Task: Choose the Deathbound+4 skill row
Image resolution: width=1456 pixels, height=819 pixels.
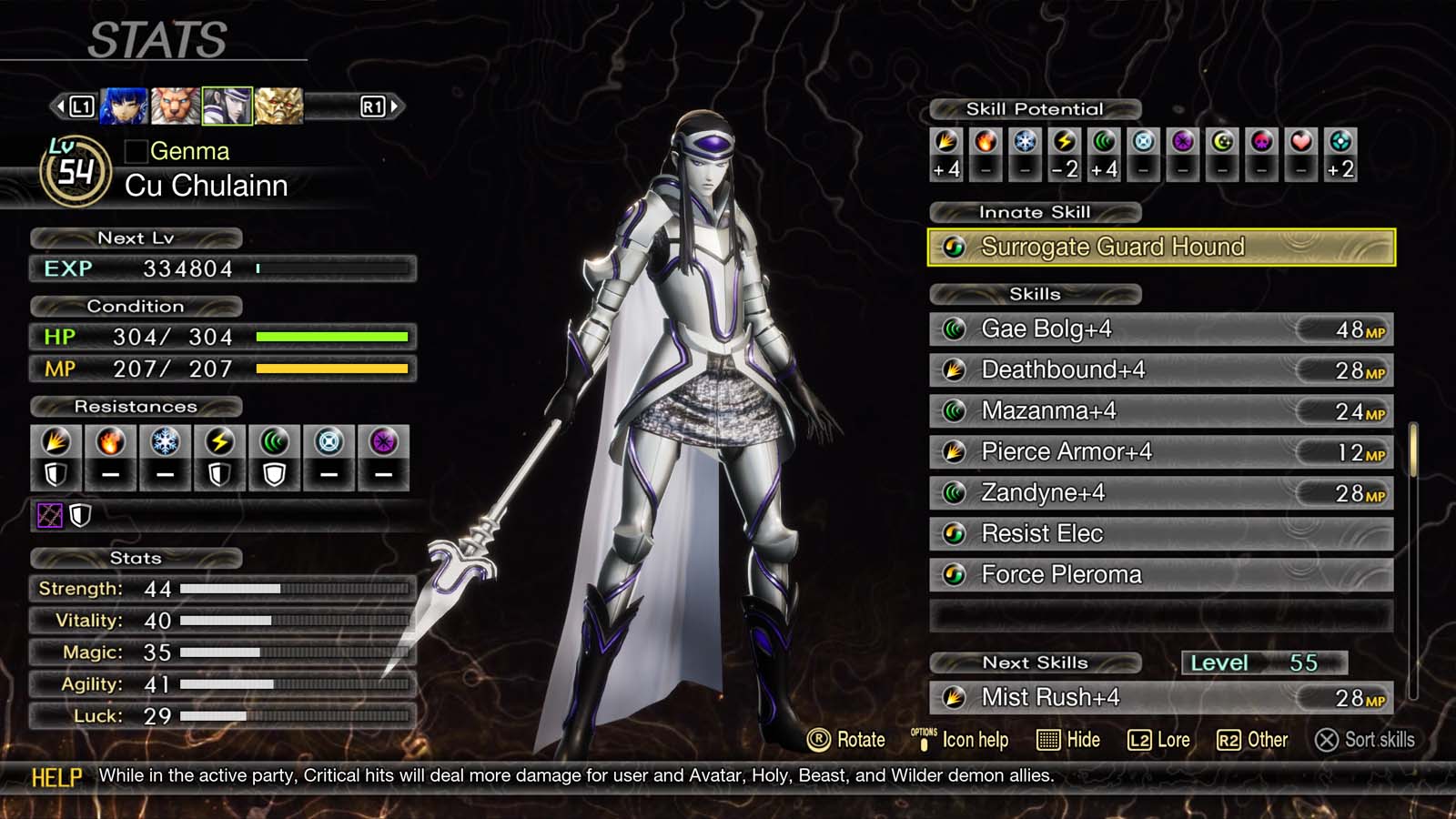Action: point(1160,370)
